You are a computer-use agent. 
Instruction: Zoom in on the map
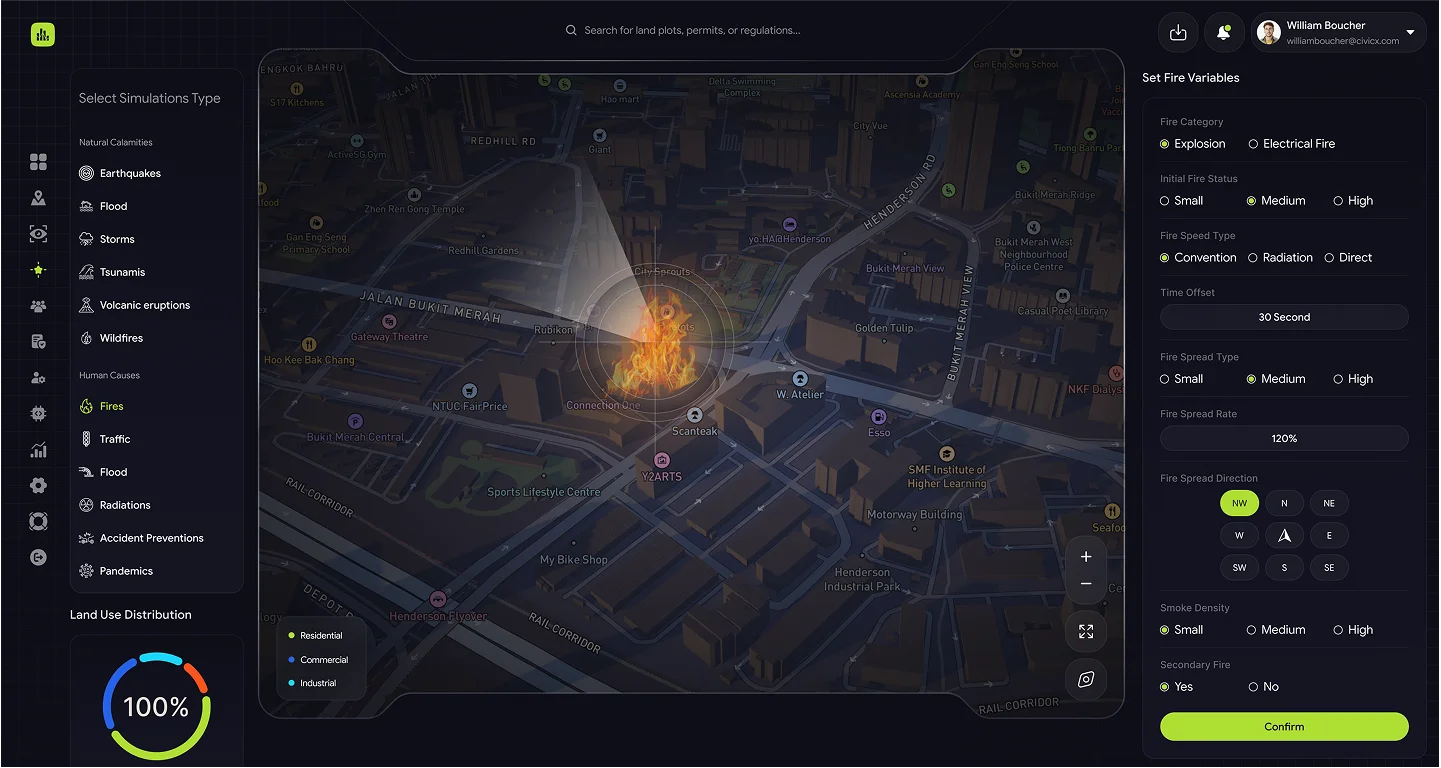click(1086, 557)
